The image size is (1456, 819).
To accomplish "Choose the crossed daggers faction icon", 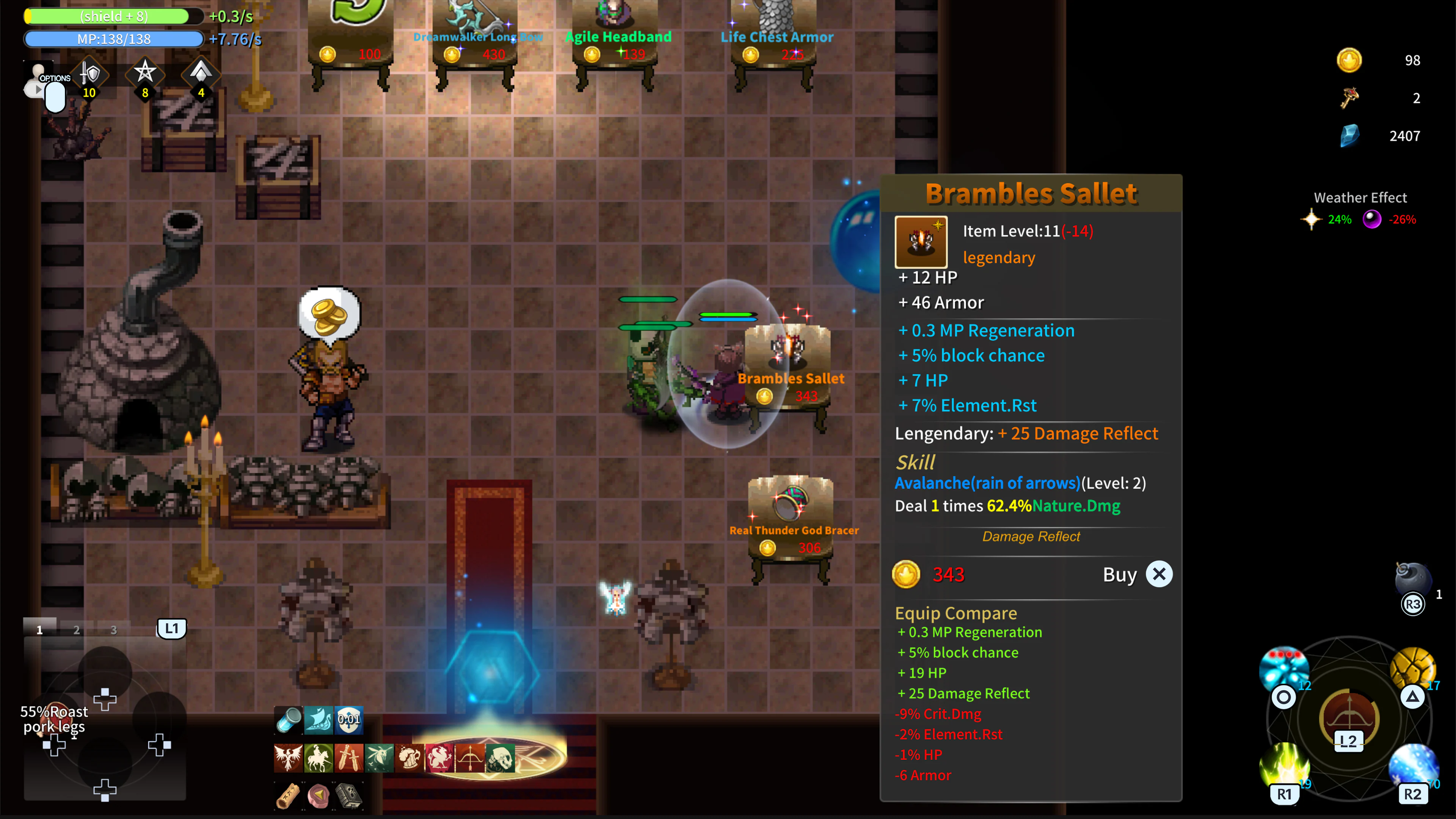I will 349,759.
